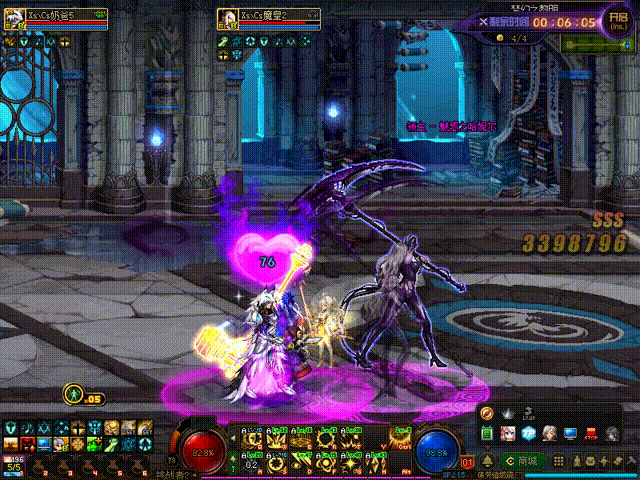Image resolution: width=640 pixels, height=480 pixels.
Task: Click the yellow running figure .05 icon
Action: pyautogui.click(x=73, y=396)
